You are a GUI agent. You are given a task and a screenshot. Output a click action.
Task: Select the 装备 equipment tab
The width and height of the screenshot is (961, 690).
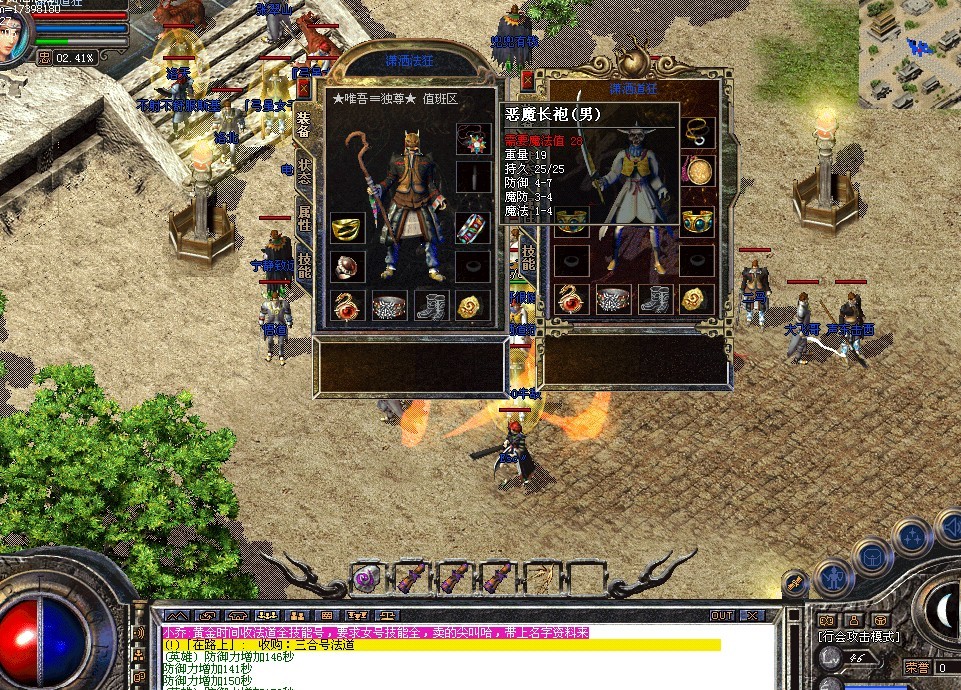[304, 125]
